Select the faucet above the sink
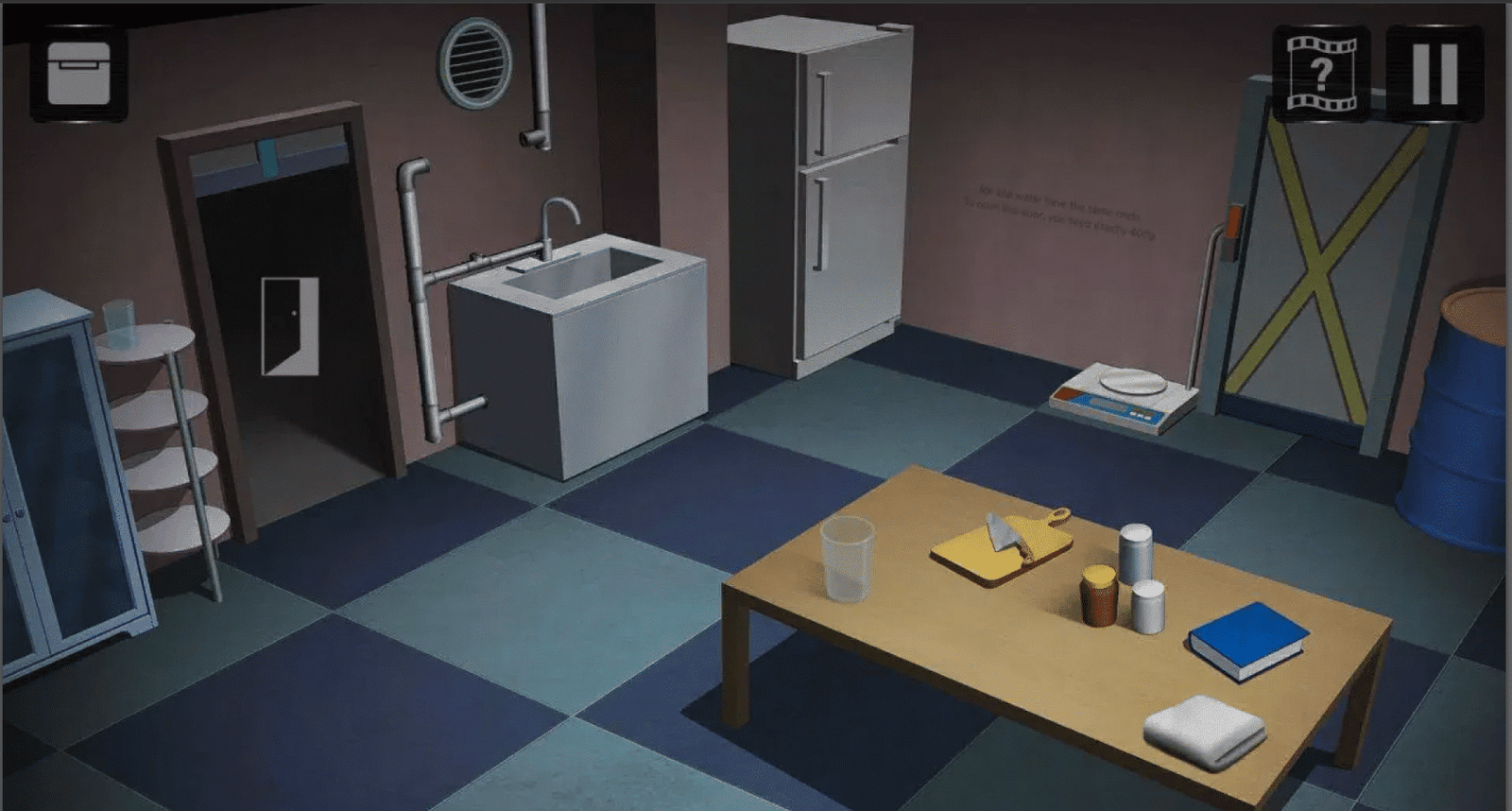 558,217
